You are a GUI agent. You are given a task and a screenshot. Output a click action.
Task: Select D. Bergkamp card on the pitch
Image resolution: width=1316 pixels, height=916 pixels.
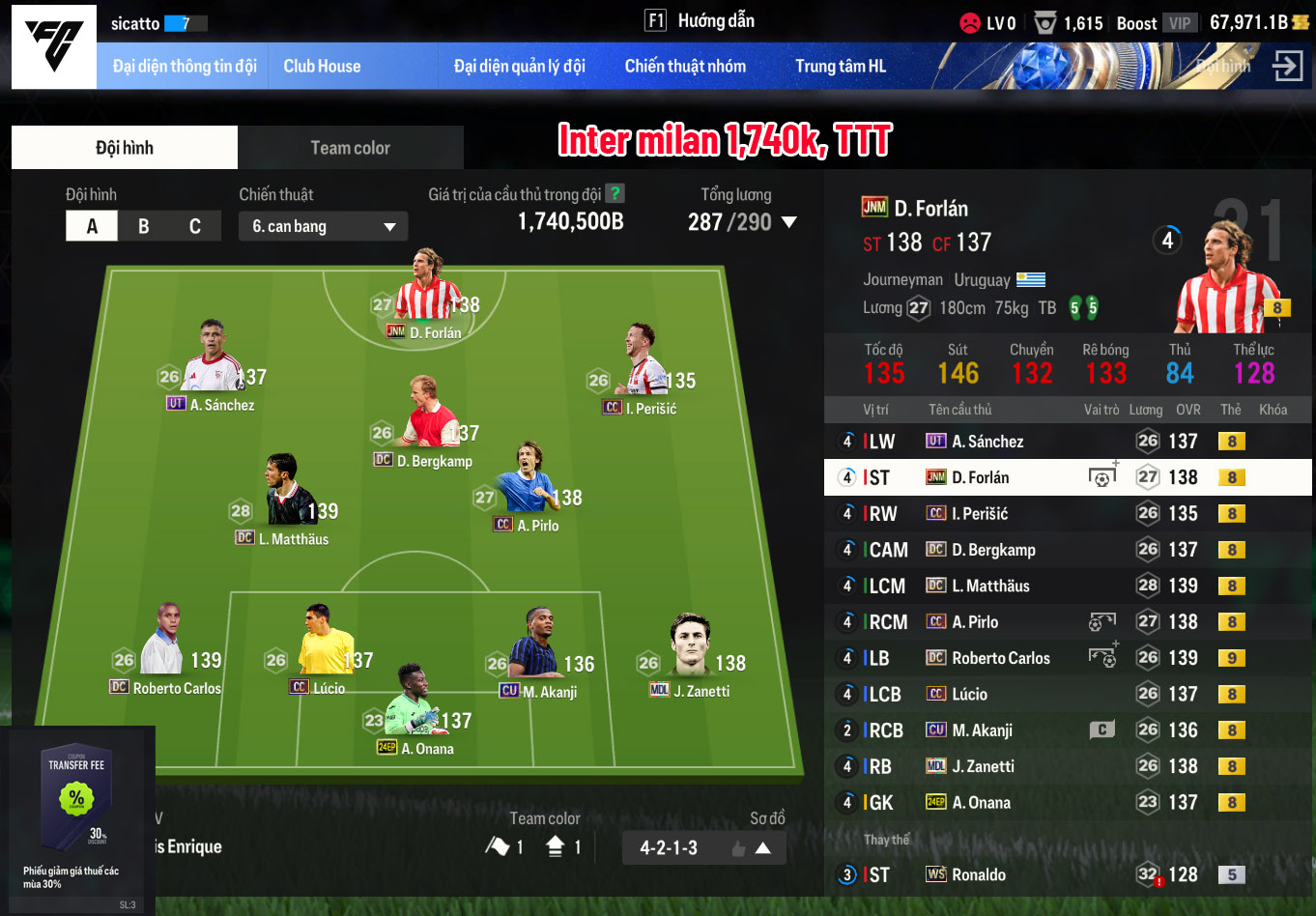432,425
